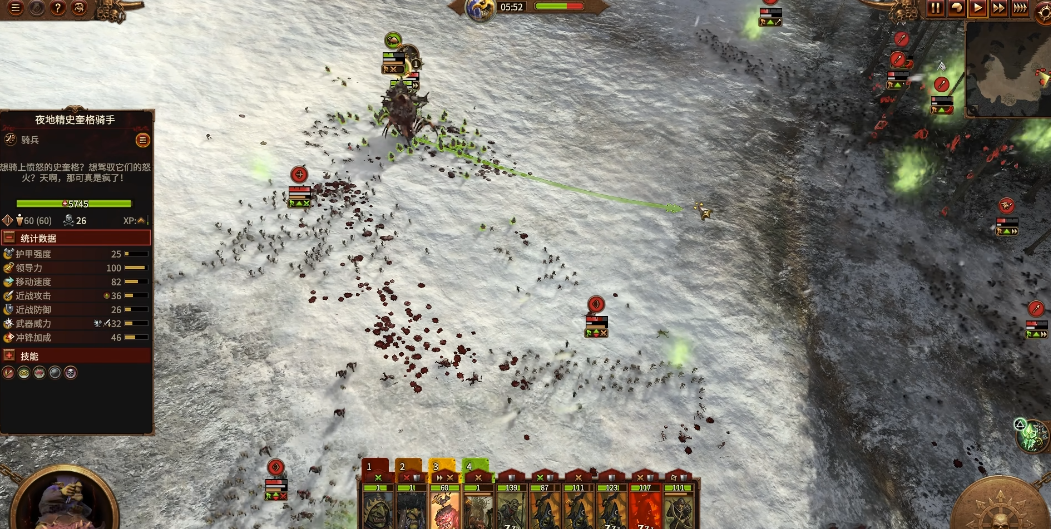This screenshot has width=1051, height=529.
Task: Set battle to slow motion speed
Action: click(x=957, y=8)
